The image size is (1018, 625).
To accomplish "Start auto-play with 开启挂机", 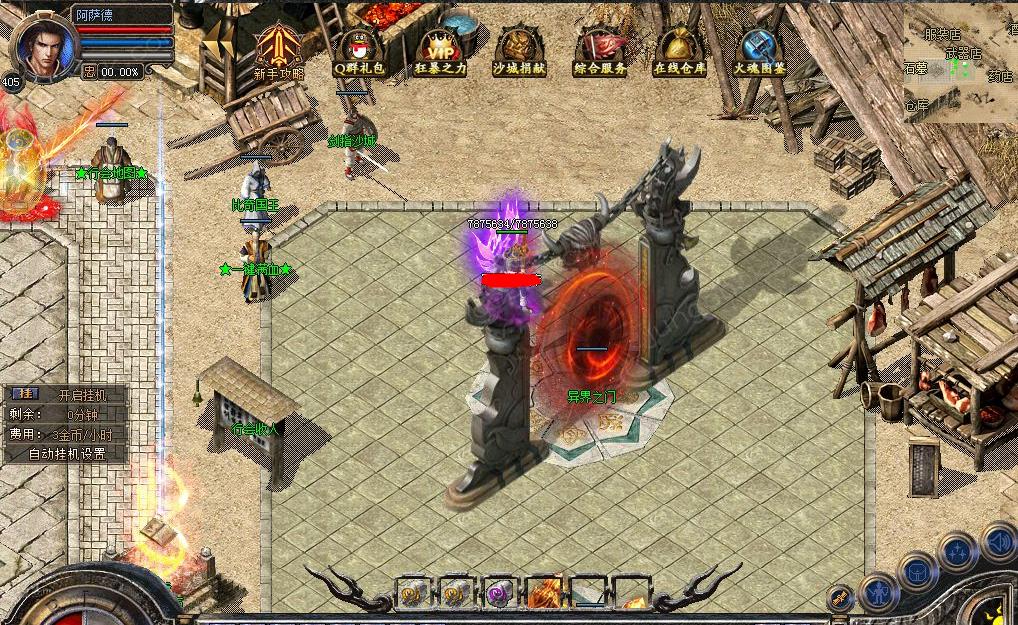I will click(80, 394).
